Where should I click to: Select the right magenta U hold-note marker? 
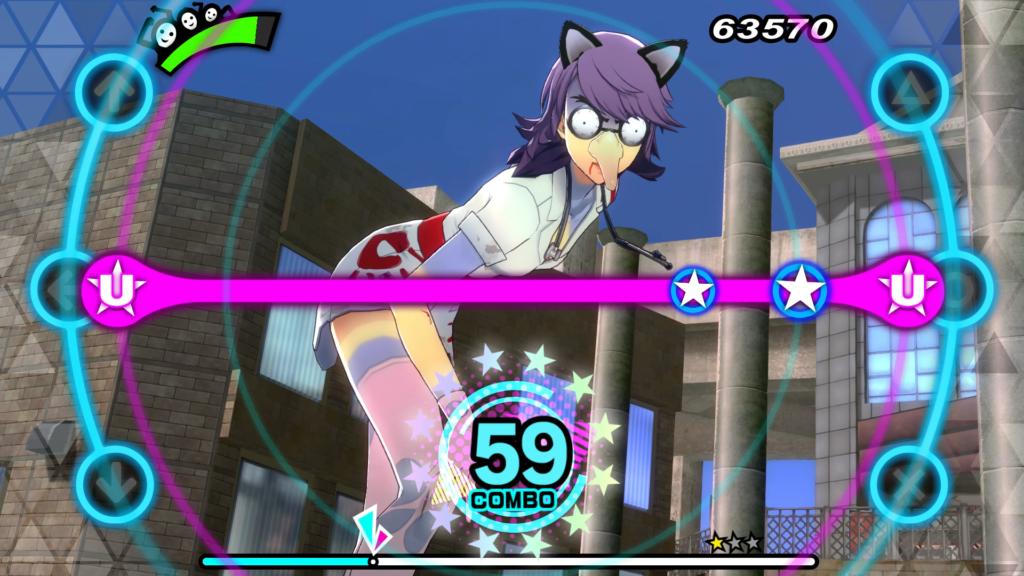click(907, 290)
